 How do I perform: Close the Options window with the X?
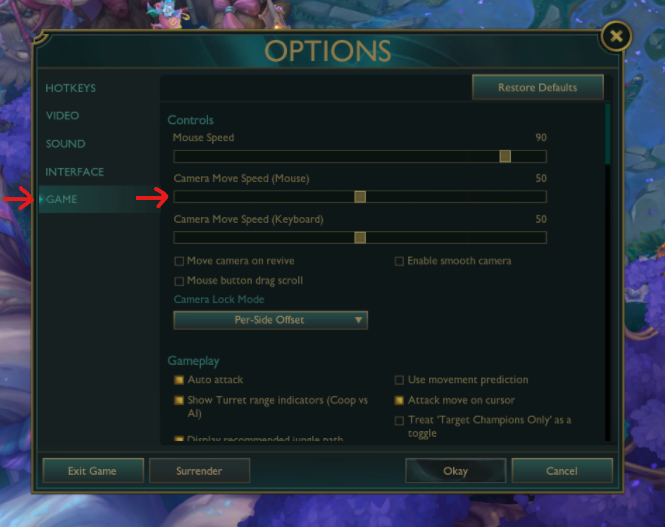[x=616, y=38]
